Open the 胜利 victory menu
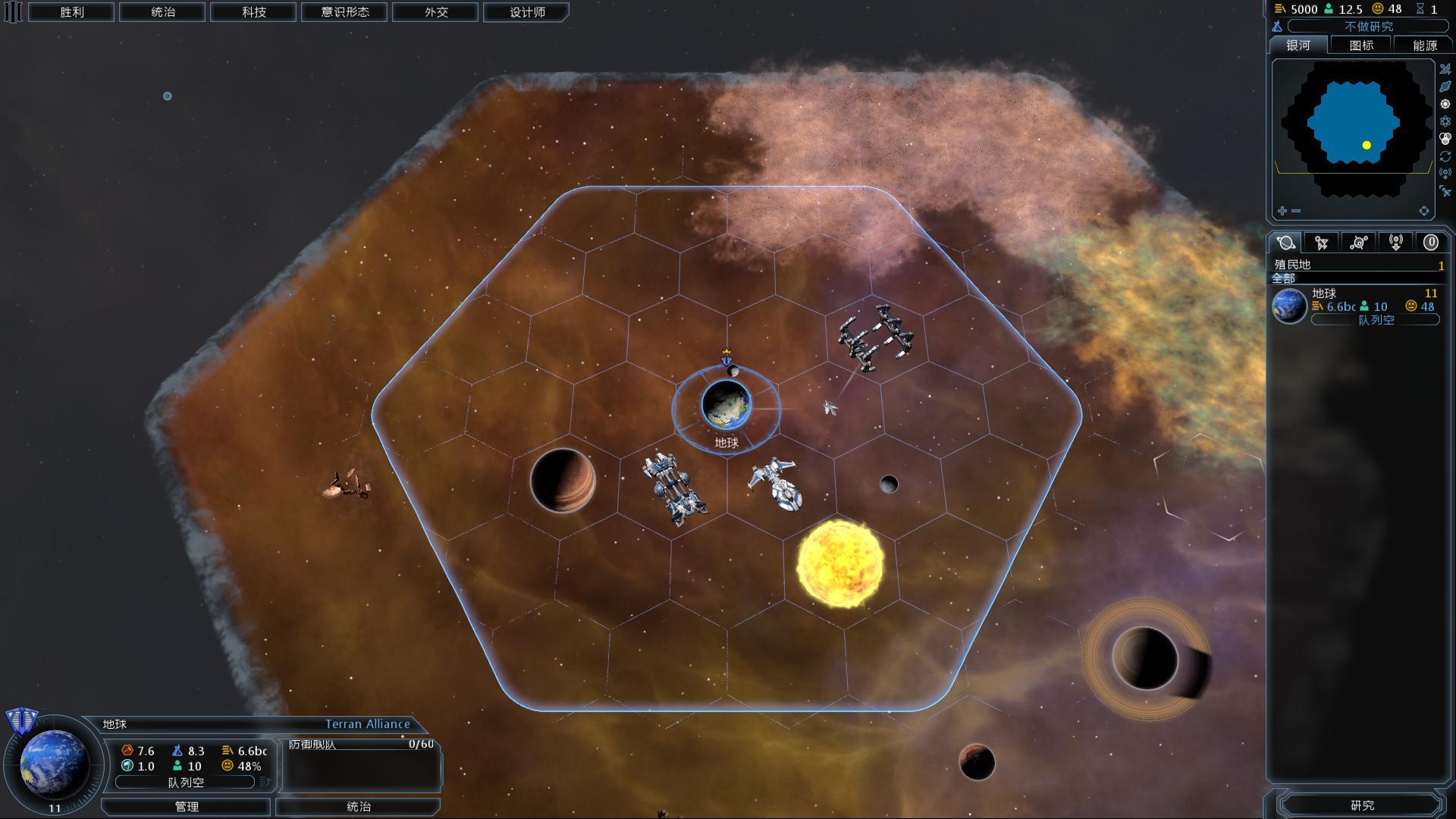 click(71, 12)
